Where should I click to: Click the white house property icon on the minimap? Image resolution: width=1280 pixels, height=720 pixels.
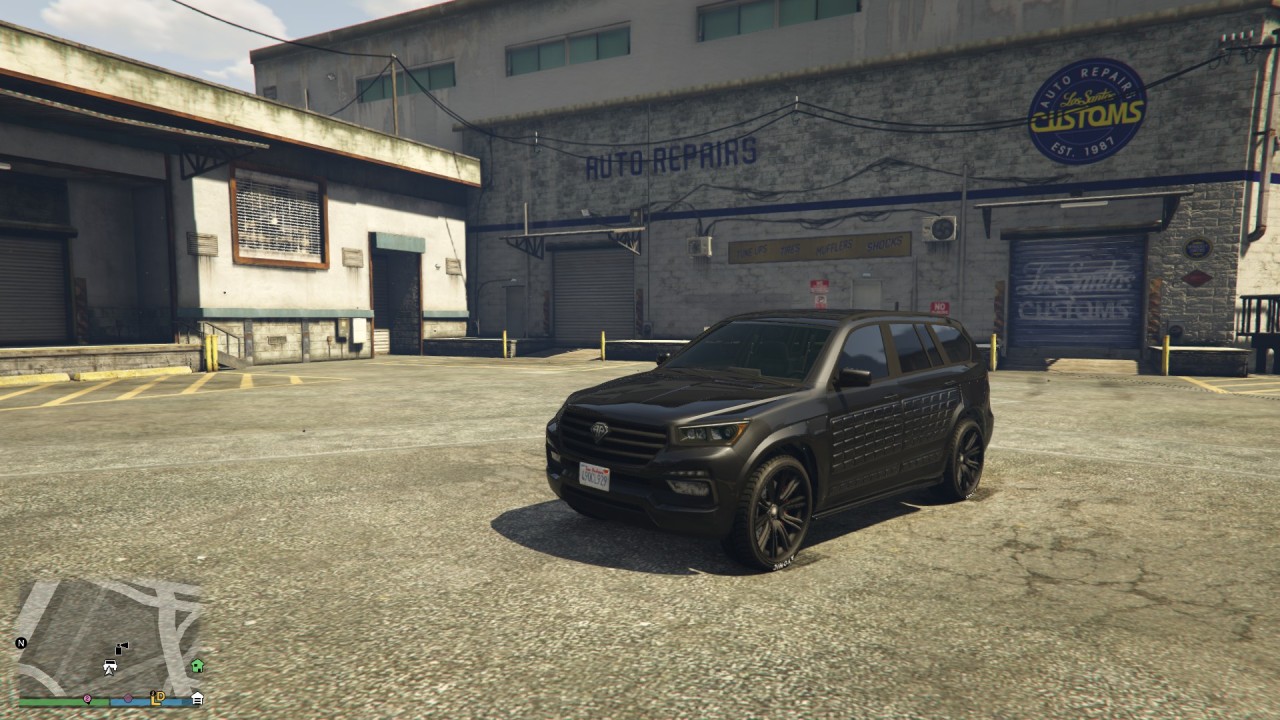coord(197,698)
